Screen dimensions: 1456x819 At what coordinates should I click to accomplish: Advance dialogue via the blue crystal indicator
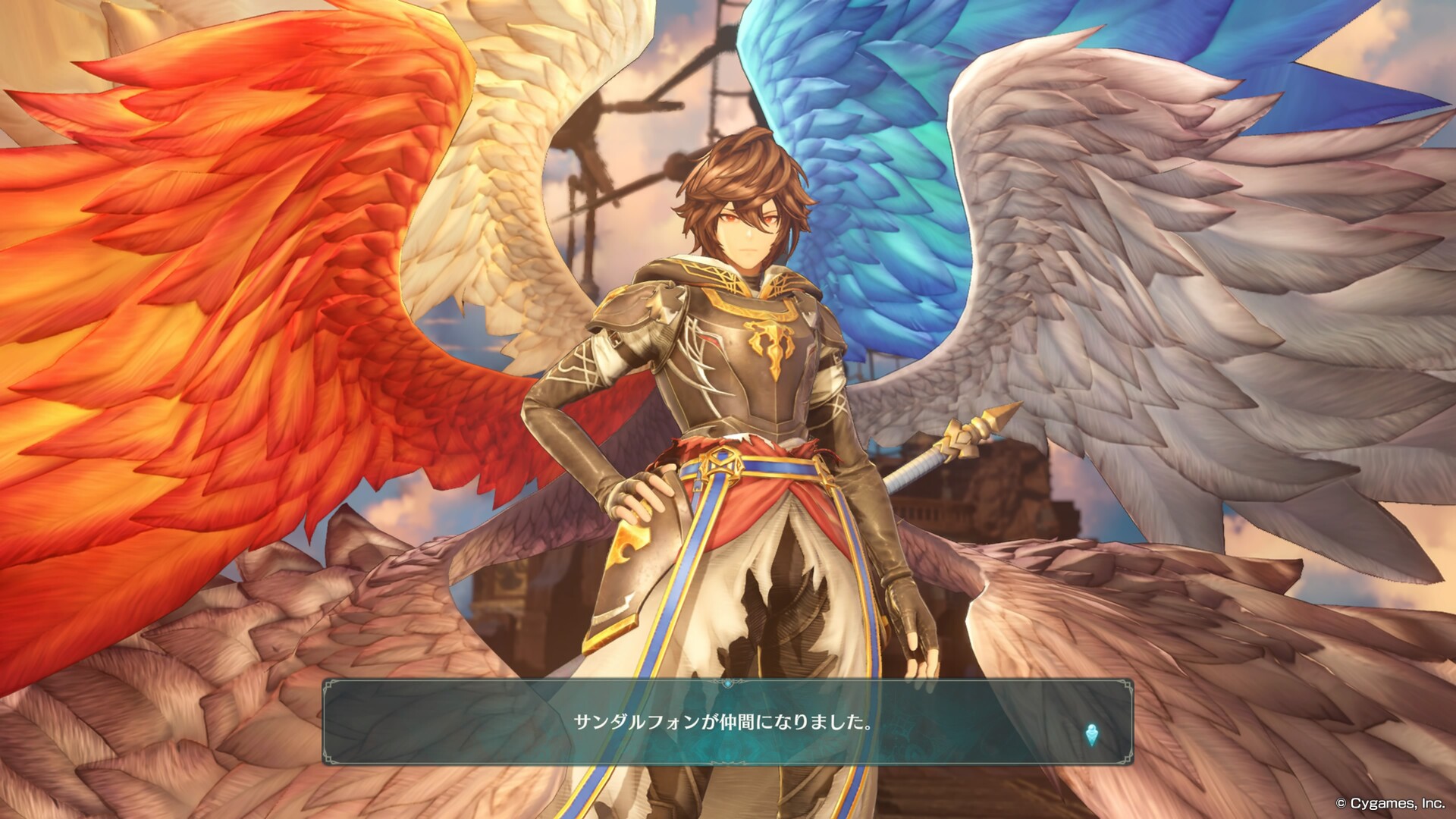pyautogui.click(x=1091, y=734)
